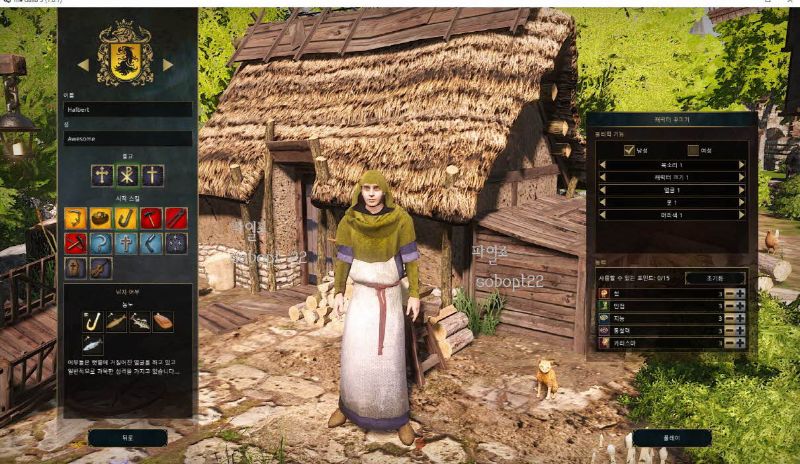The image size is (800, 464).
Task: Select the fishing hook item icon
Action: tap(93, 321)
